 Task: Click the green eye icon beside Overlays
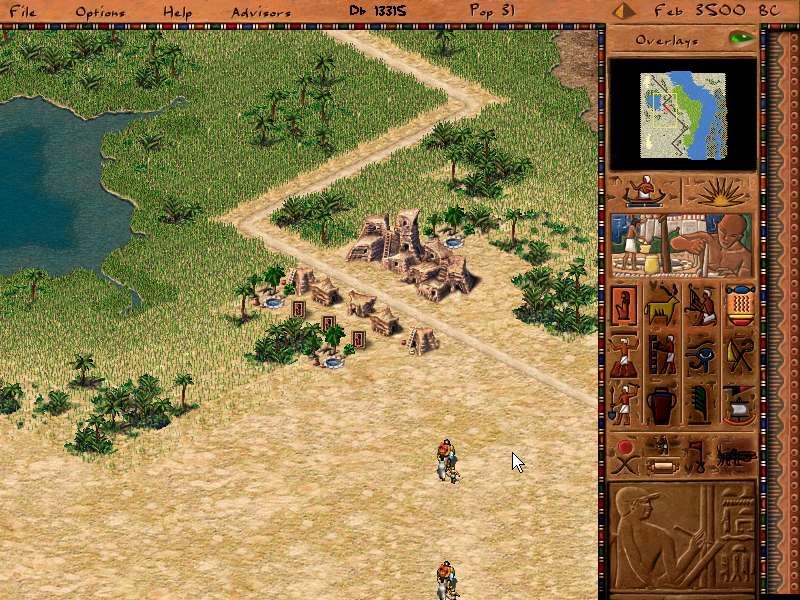[741, 40]
